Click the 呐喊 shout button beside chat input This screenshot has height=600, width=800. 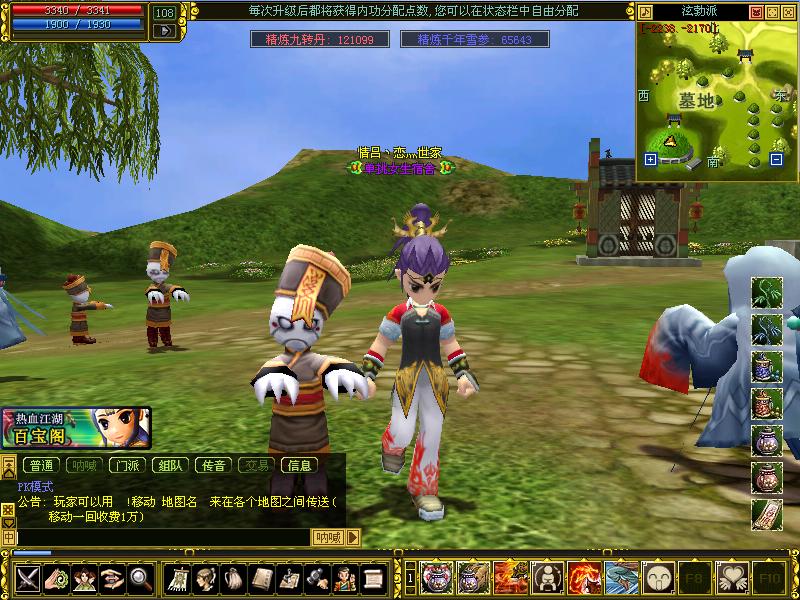pos(328,537)
